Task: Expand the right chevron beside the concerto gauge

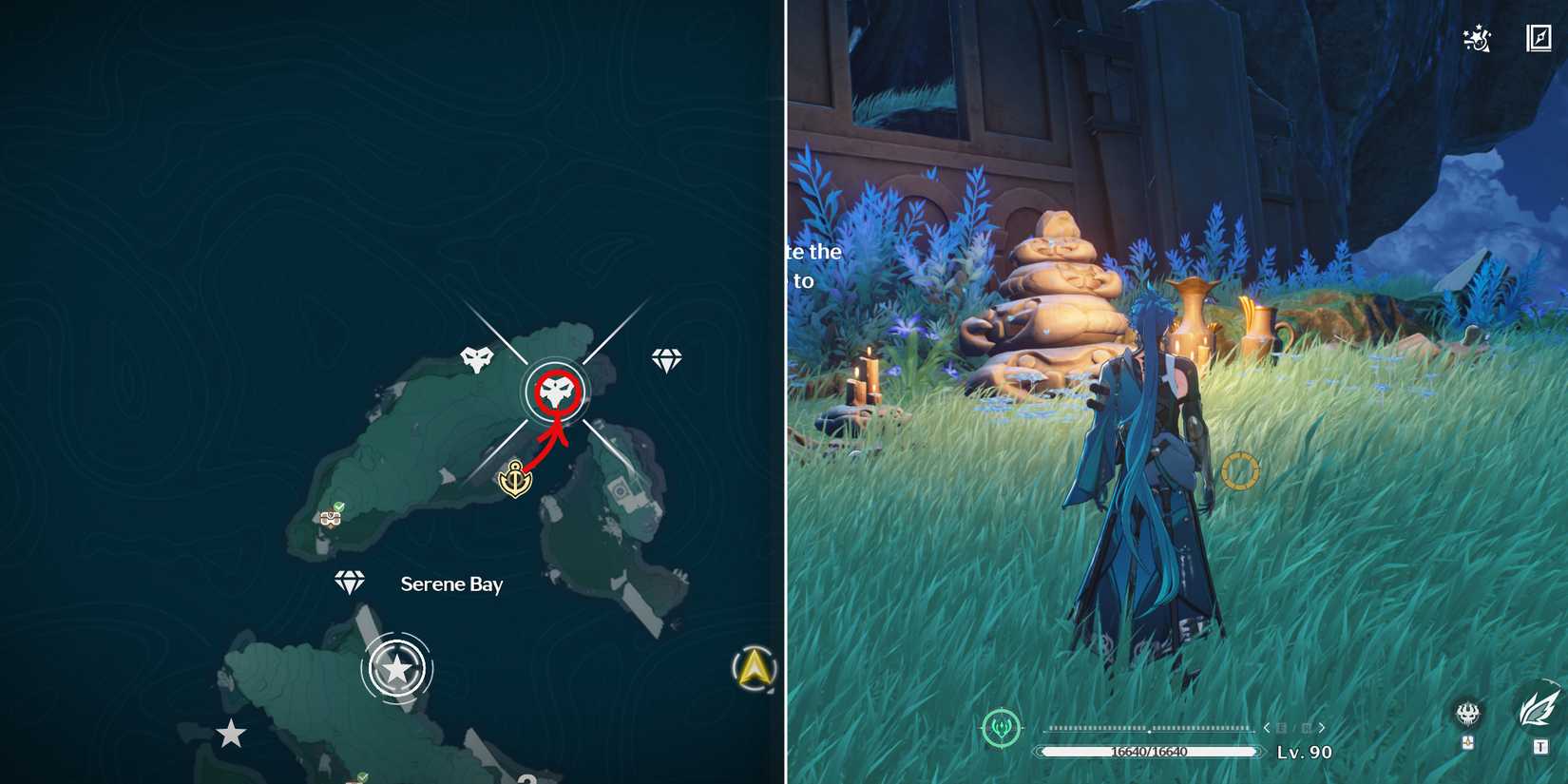Action: 1321,727
